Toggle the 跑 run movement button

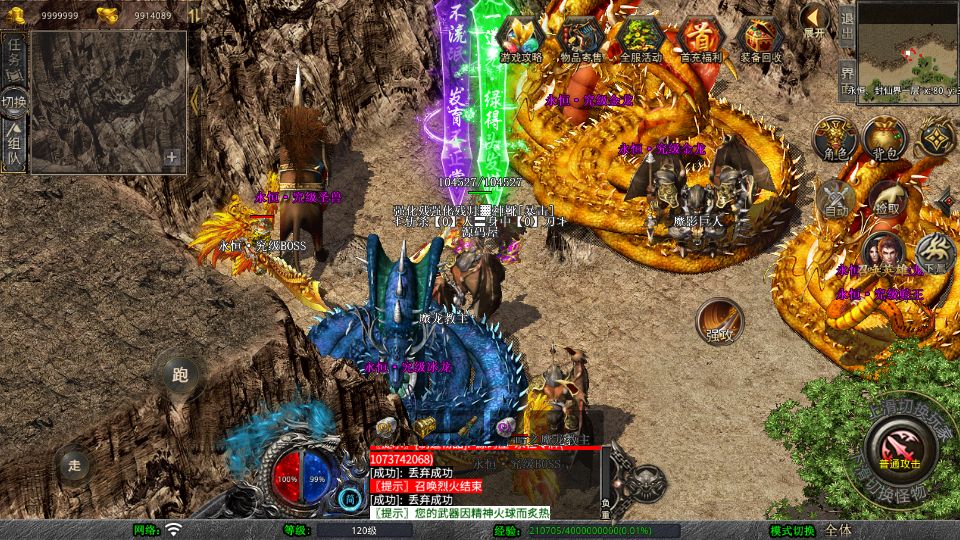click(x=180, y=376)
